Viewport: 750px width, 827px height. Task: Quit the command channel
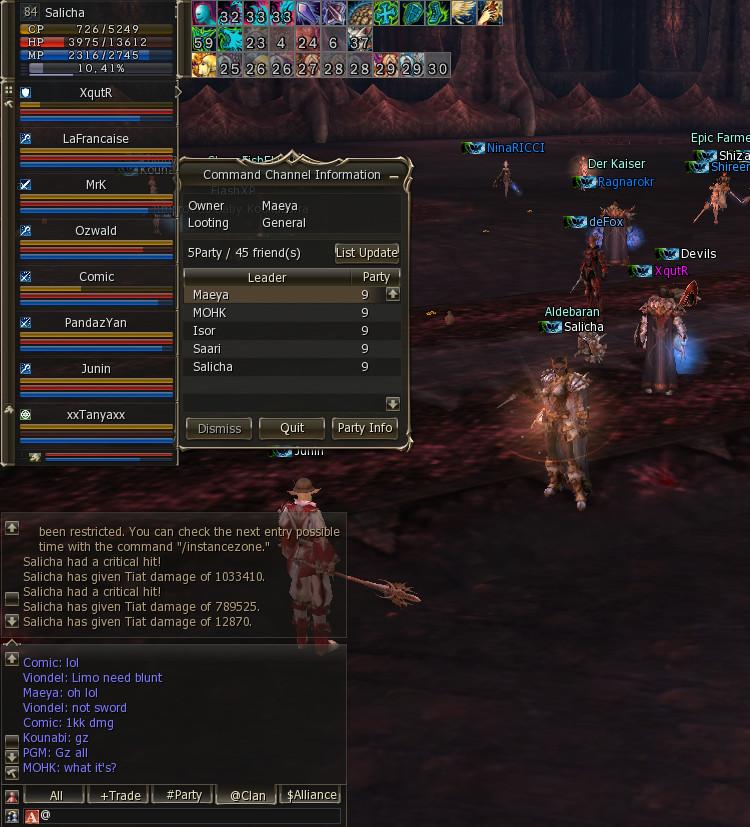click(292, 428)
